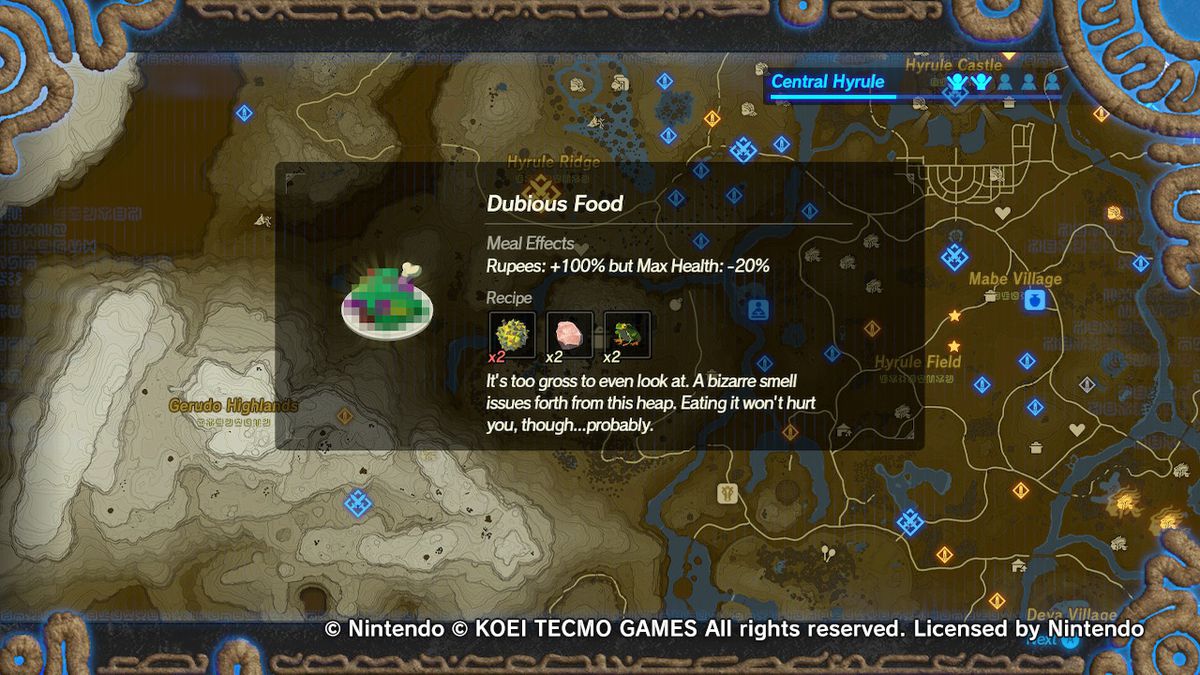The width and height of the screenshot is (1200, 675).
Task: Select the spiky durian recipe ingredient
Action: point(512,332)
